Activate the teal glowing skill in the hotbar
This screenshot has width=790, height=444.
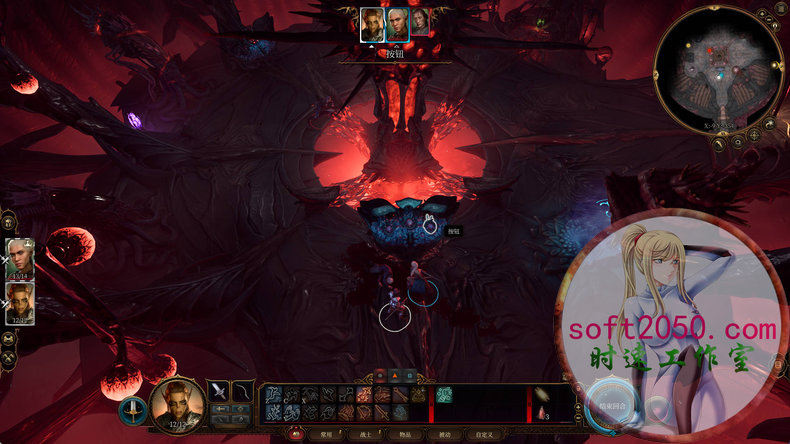pos(444,395)
